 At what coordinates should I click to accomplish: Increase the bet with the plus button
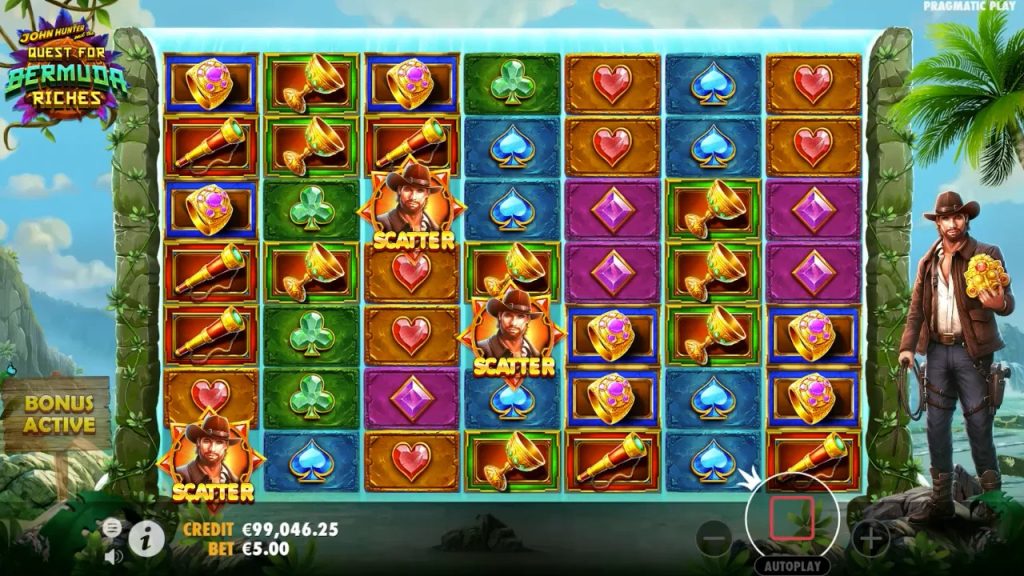(x=871, y=540)
